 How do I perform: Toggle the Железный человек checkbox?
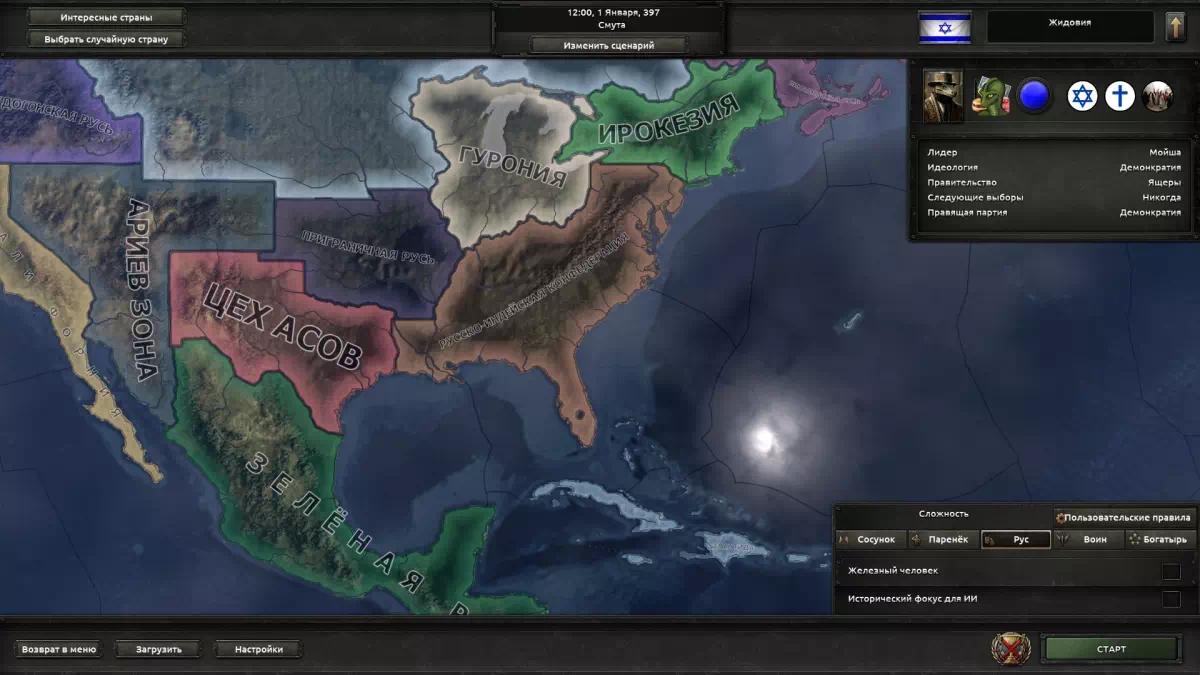tap(1170, 571)
